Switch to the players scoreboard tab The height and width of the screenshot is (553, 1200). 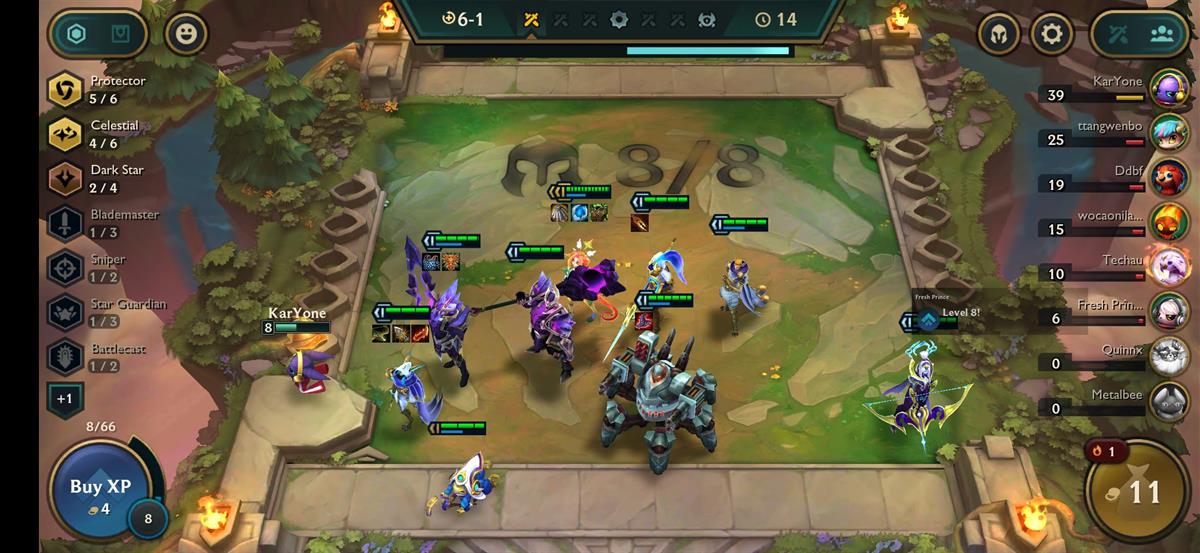tap(1161, 35)
